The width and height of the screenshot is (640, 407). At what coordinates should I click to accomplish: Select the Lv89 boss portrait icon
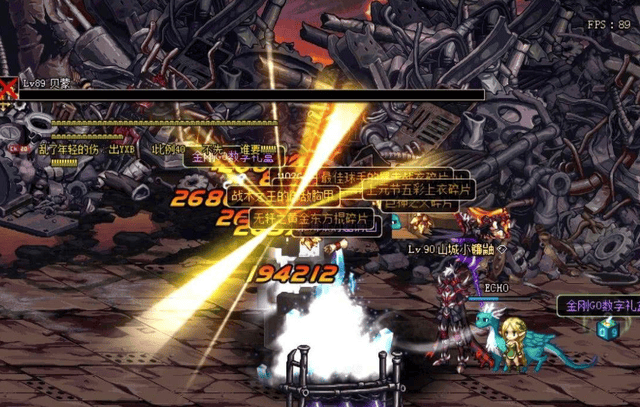pos(9,89)
